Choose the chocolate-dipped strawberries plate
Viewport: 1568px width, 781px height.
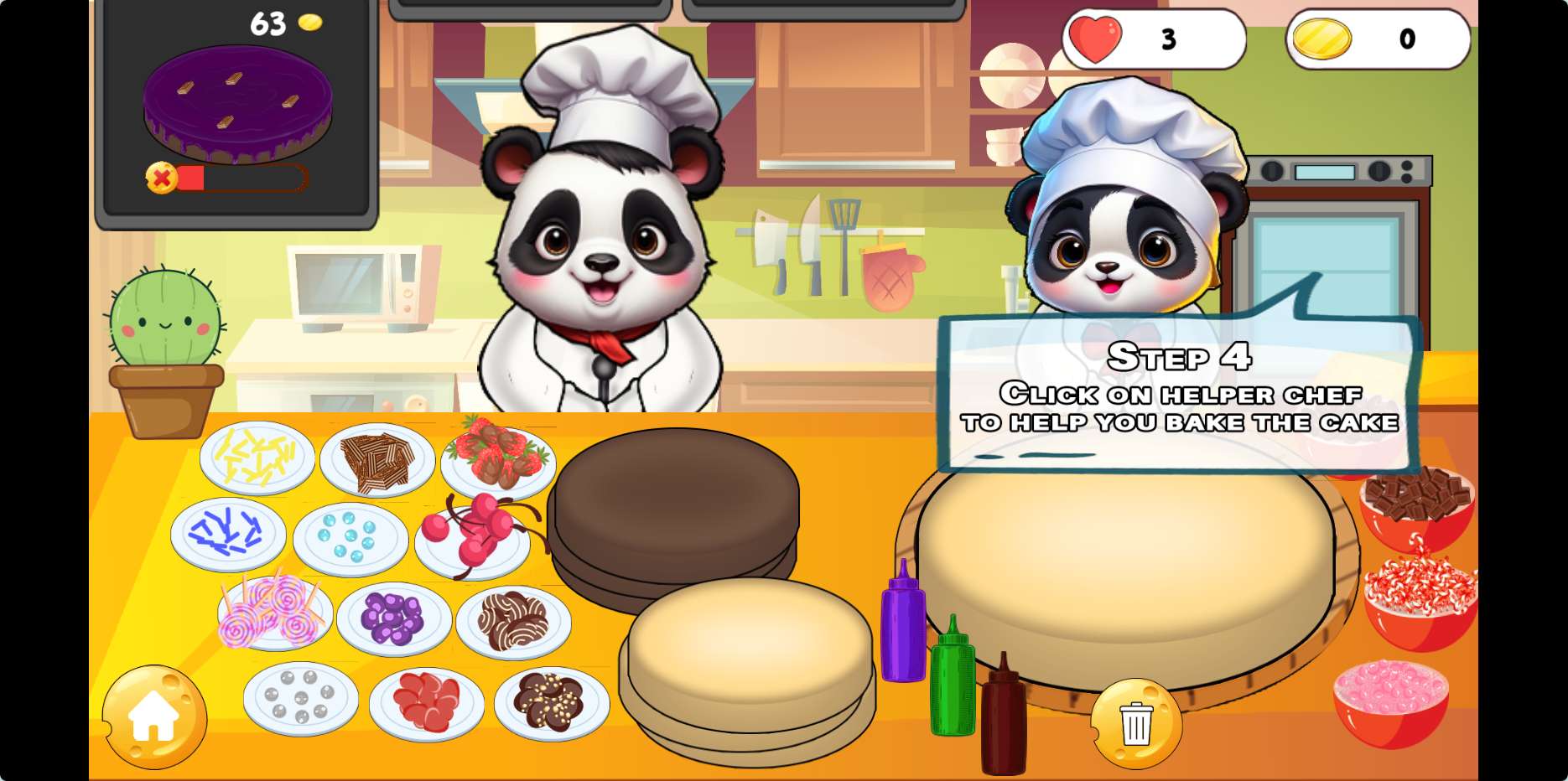(x=498, y=461)
